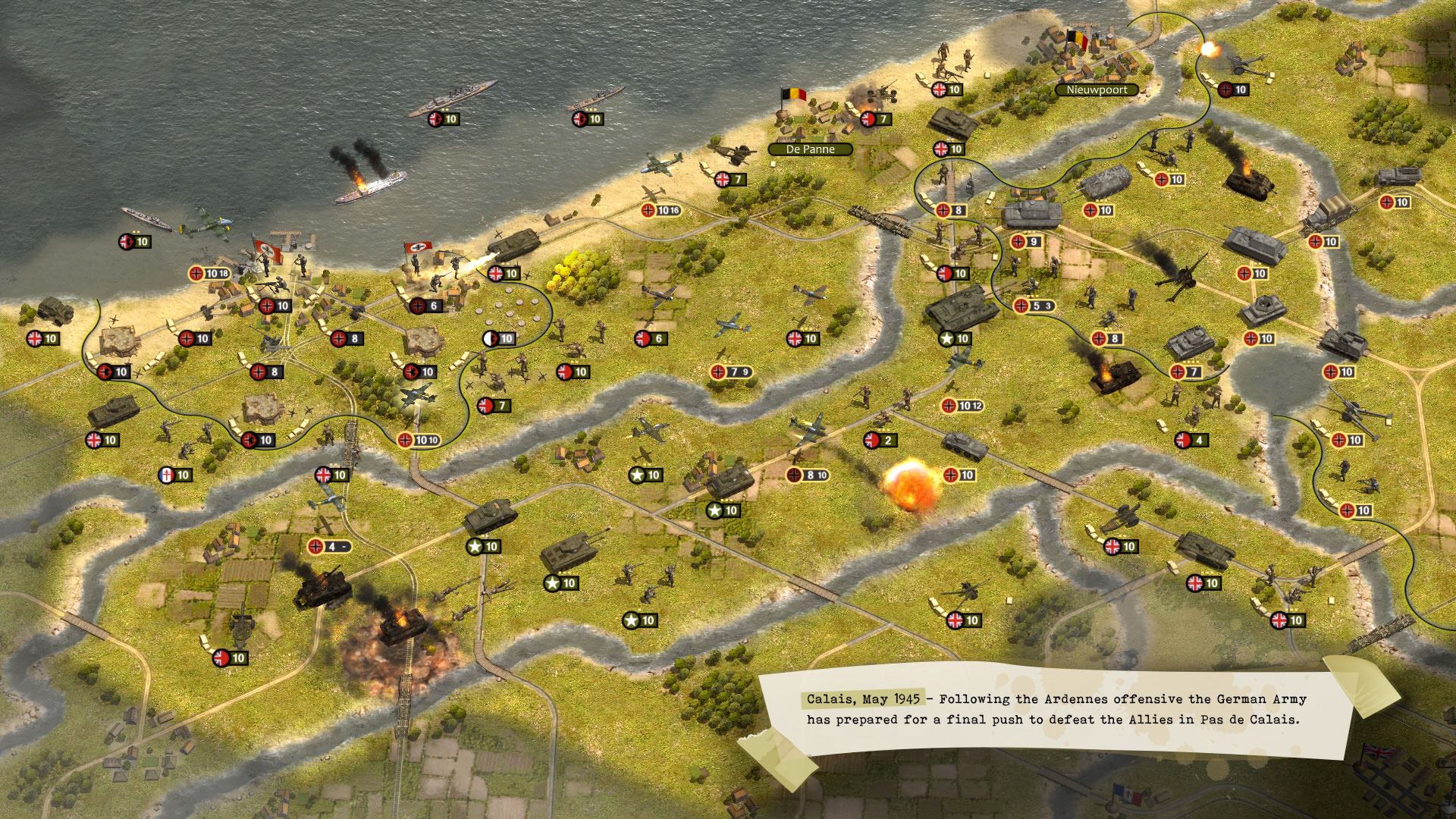Select the unit badge showing 7 9
Screen dimensions: 1456x819
(731, 372)
